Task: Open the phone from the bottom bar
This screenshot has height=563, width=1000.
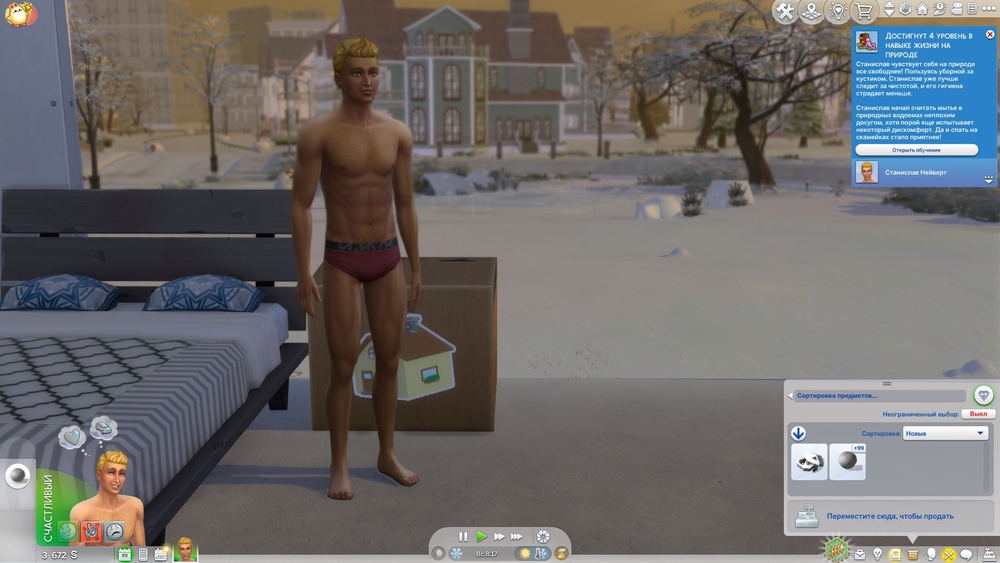Action: 143,554
